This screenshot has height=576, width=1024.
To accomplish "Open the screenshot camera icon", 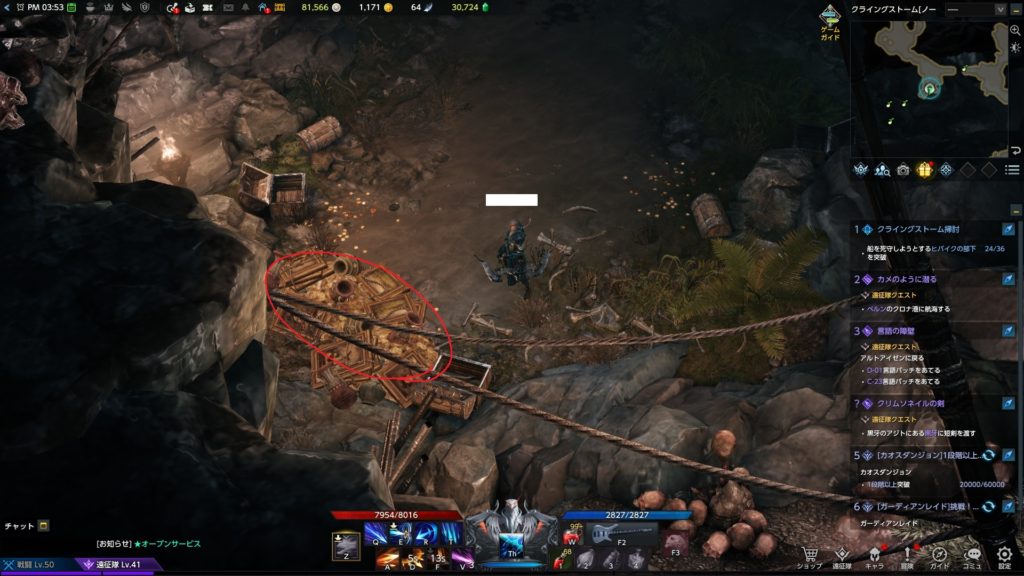I will click(x=904, y=169).
